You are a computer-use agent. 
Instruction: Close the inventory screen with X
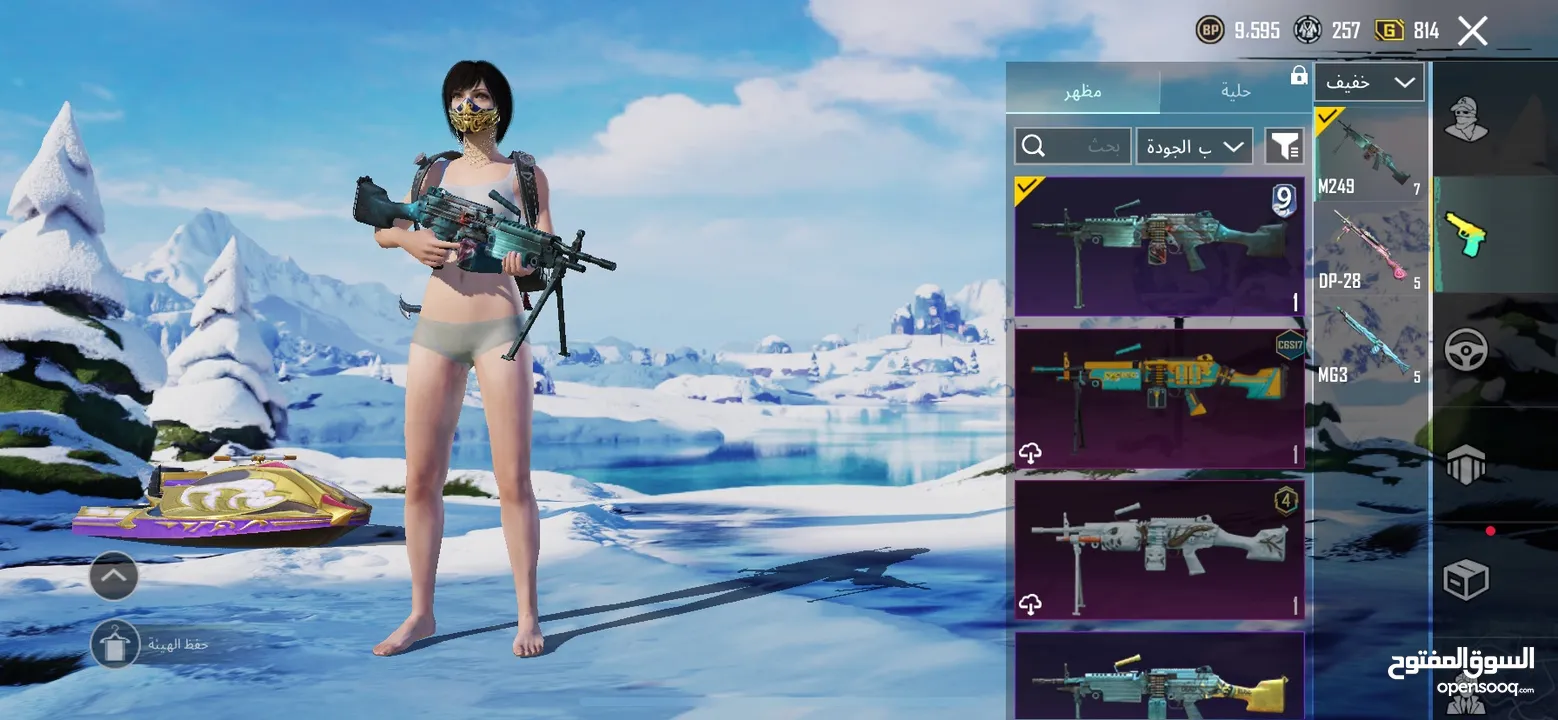pos(1472,31)
